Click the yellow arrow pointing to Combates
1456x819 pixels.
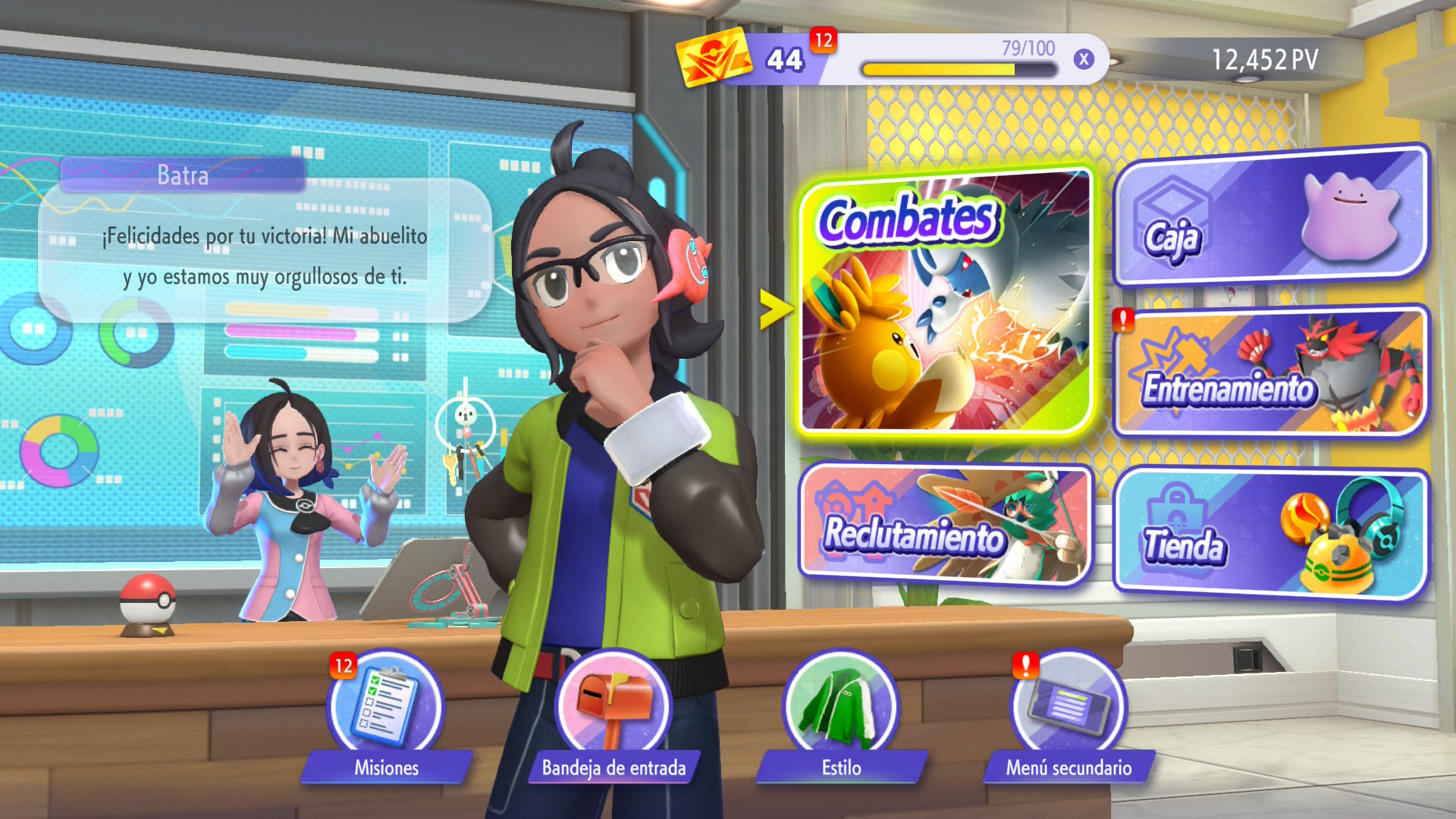coord(776,309)
